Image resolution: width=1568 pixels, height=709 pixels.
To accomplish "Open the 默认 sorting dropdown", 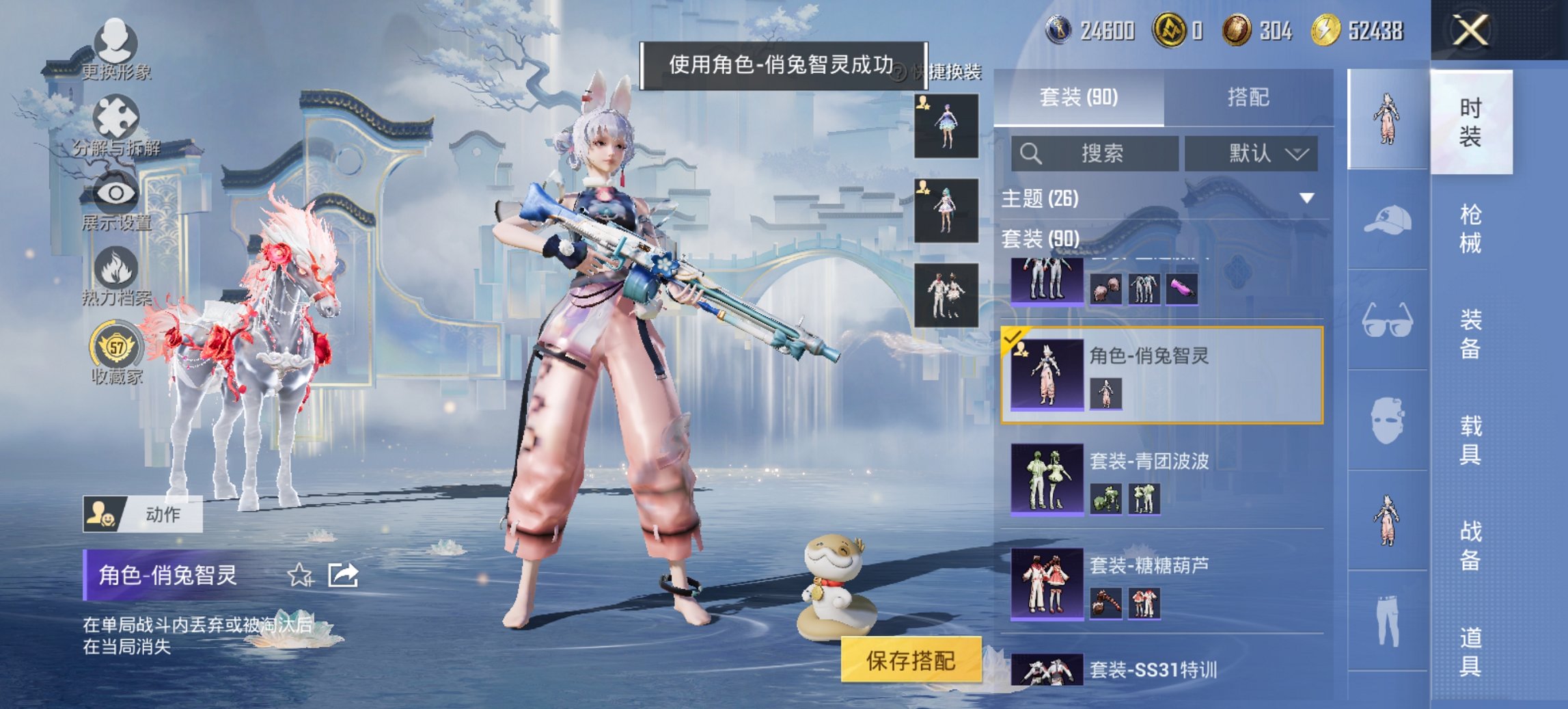I will coord(1250,153).
